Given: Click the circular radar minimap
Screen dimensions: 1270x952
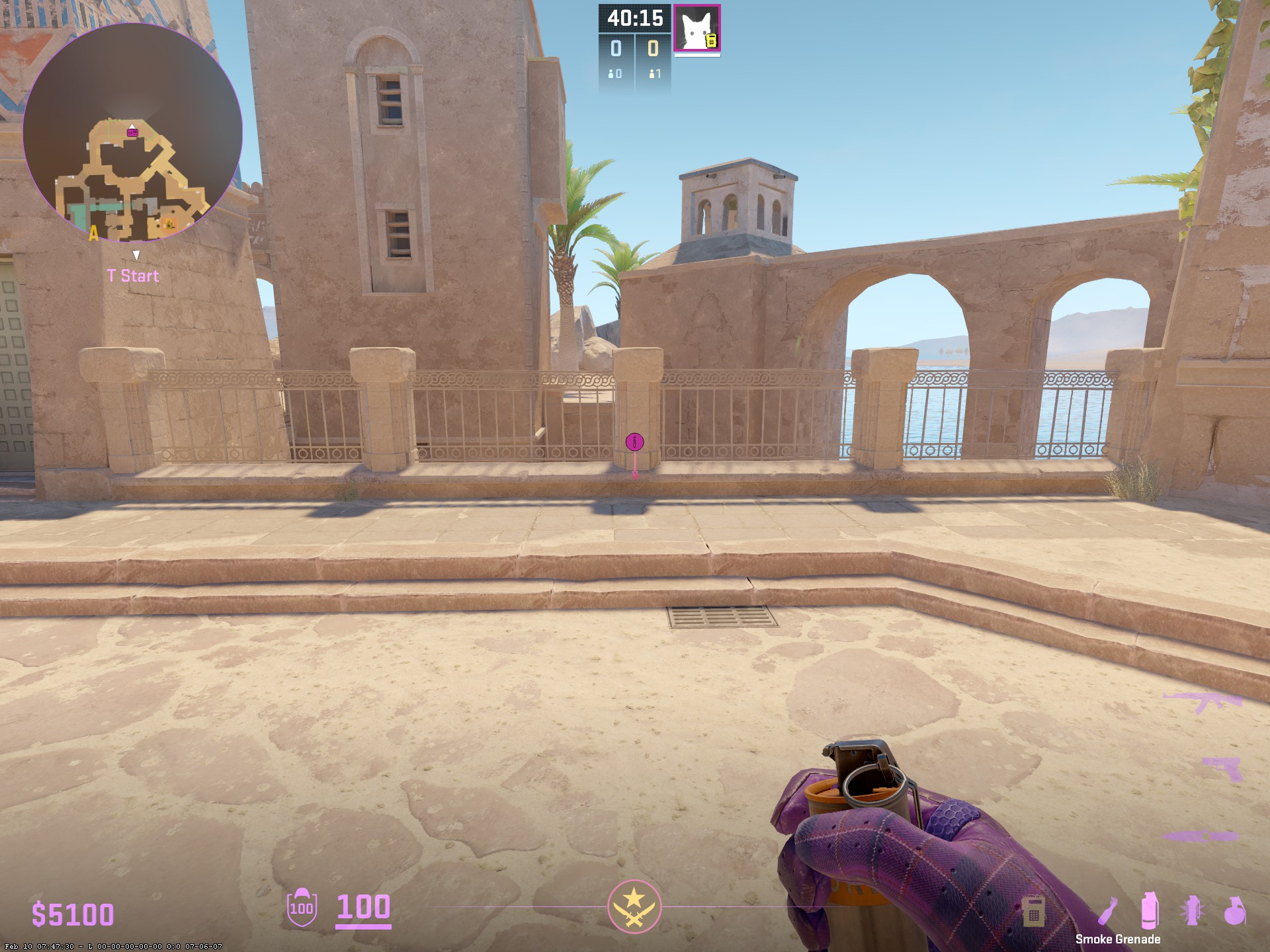Looking at the screenshot, I should tap(132, 133).
